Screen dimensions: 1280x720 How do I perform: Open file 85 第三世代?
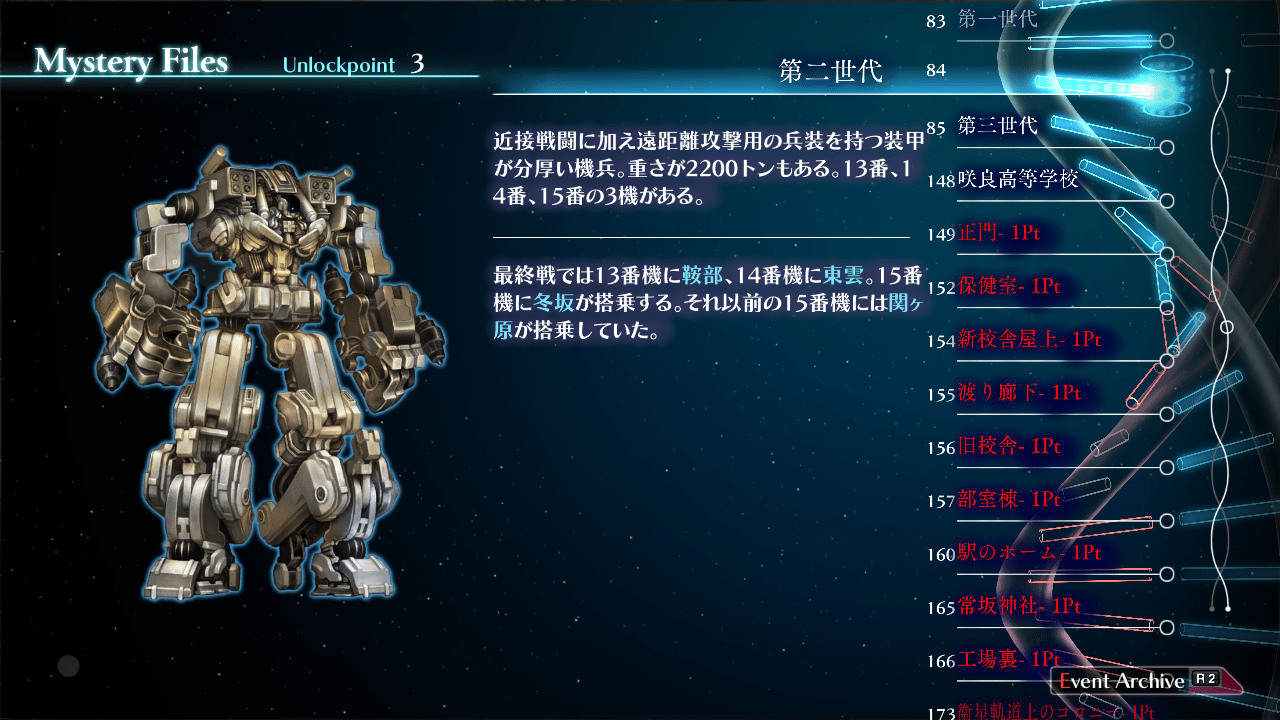997,127
